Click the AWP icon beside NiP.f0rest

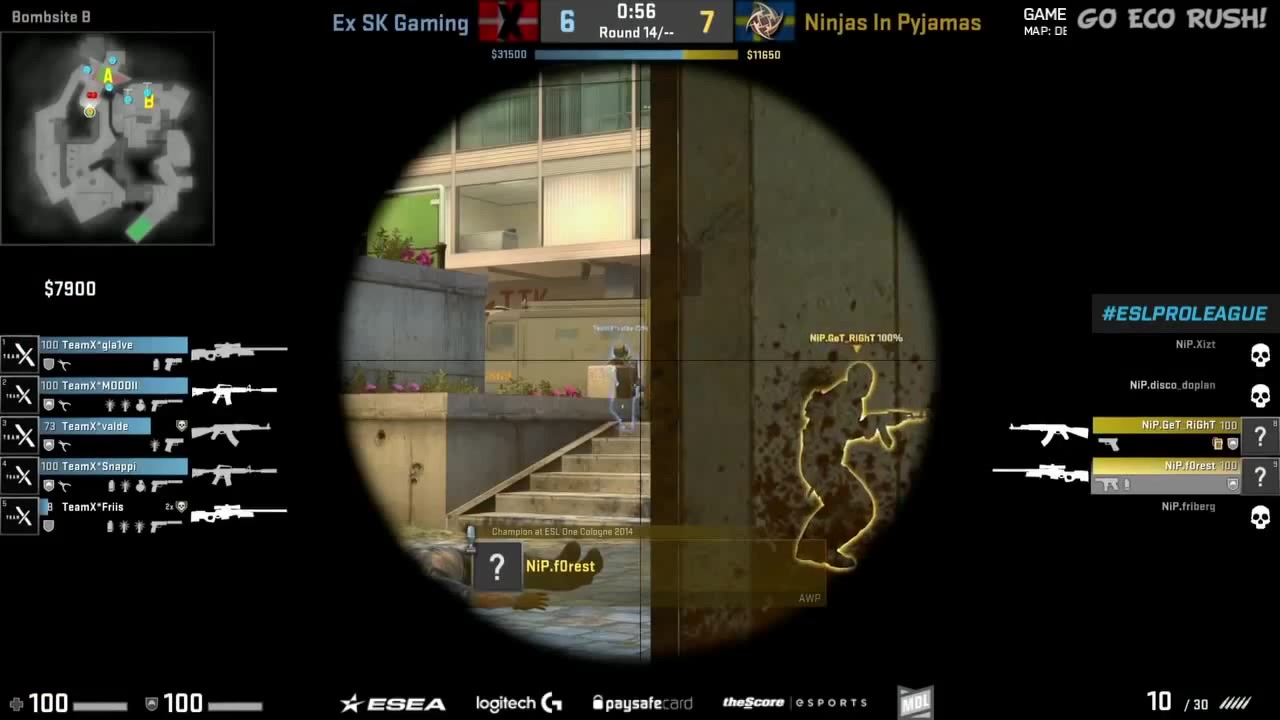pyautogui.click(x=1040, y=472)
